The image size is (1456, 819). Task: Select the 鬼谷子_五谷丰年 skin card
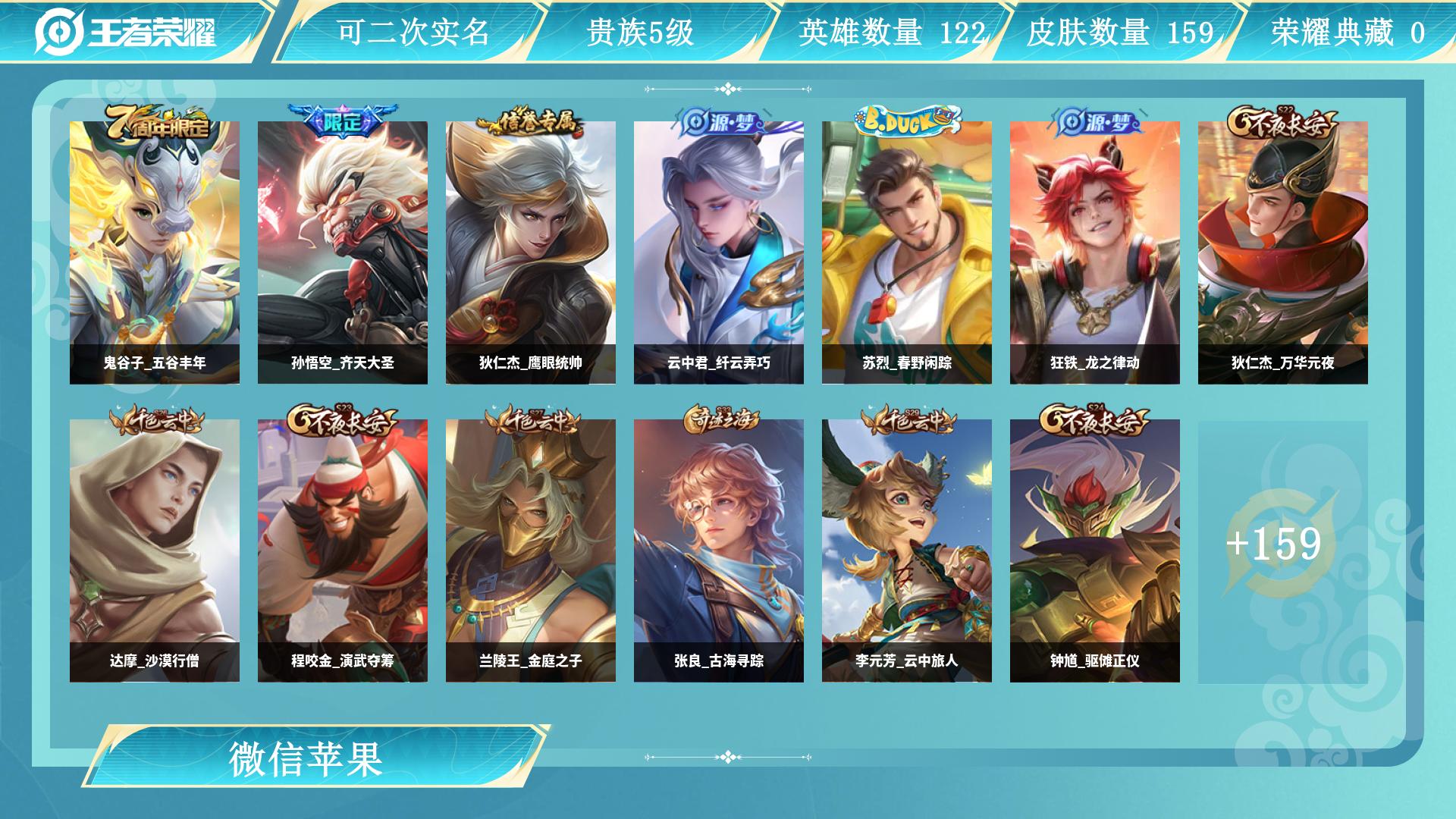coord(155,253)
